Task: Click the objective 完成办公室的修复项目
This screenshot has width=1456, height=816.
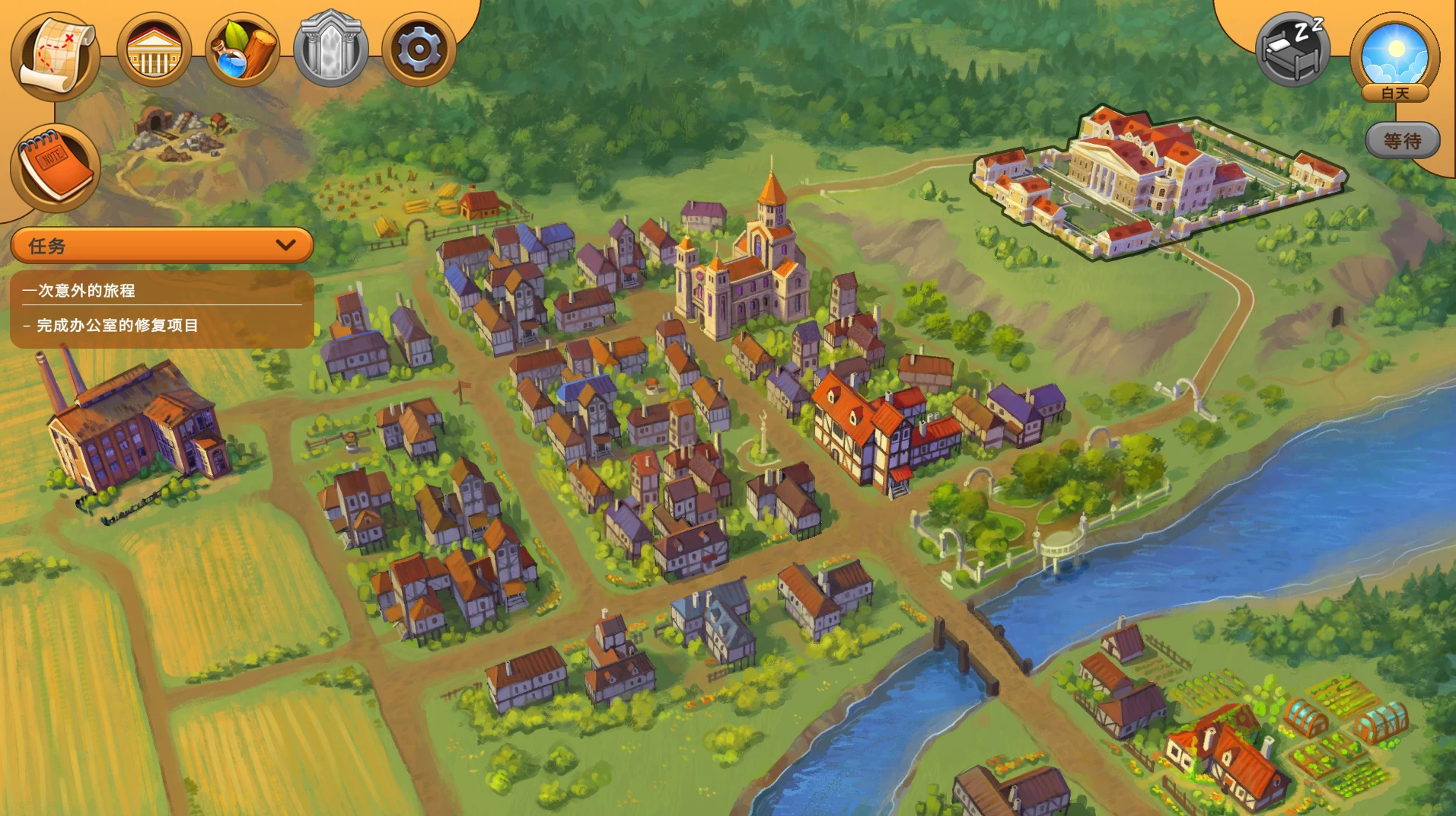Action: [117, 325]
